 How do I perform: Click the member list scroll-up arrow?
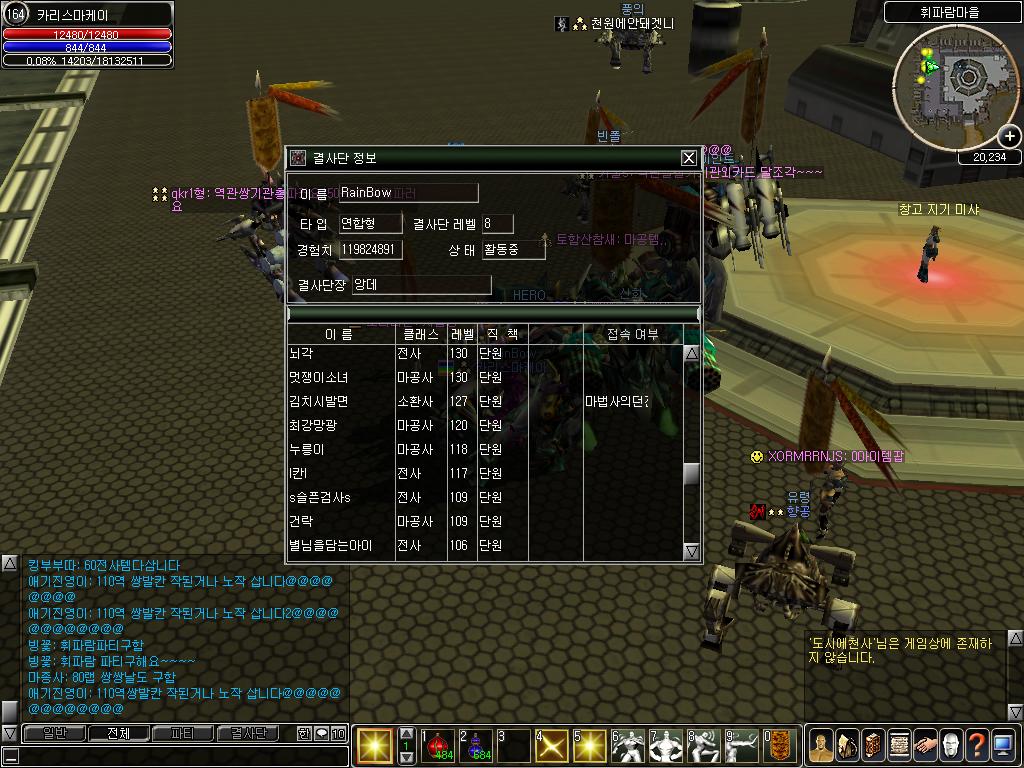point(692,353)
